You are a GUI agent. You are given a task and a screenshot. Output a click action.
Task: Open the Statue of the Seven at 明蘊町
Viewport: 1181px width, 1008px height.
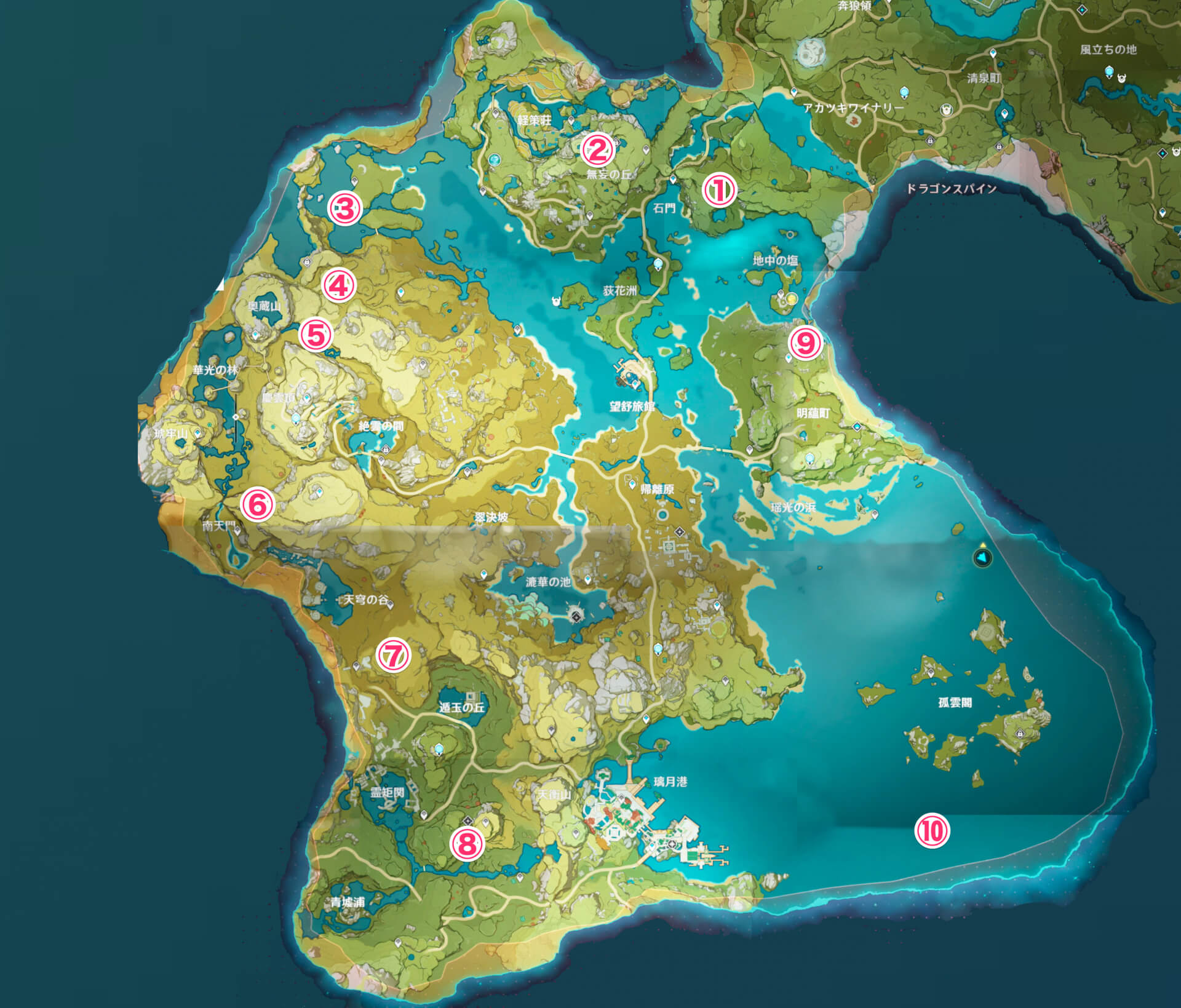810,459
